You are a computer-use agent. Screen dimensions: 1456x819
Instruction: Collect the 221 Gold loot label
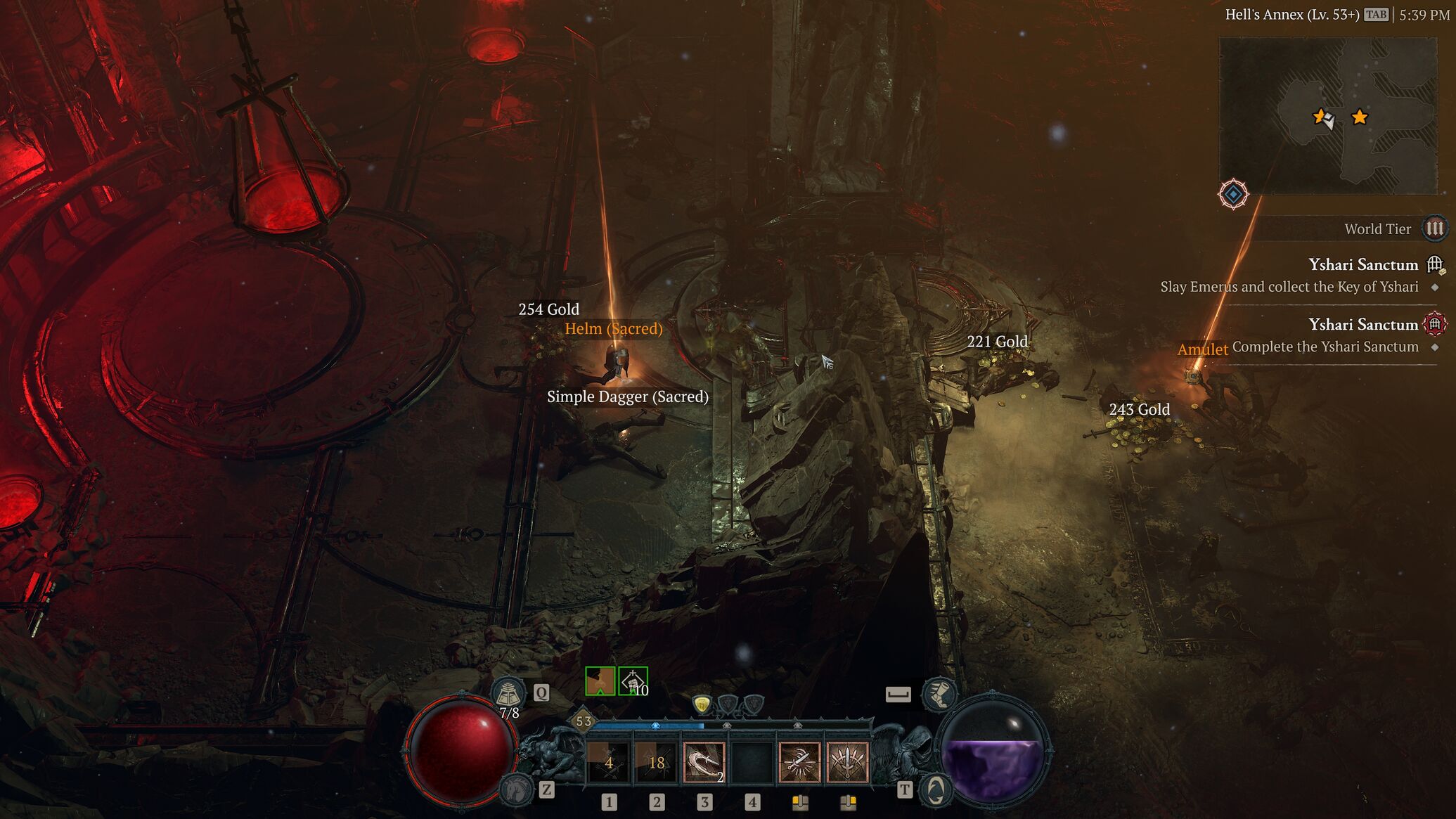pyautogui.click(x=997, y=342)
